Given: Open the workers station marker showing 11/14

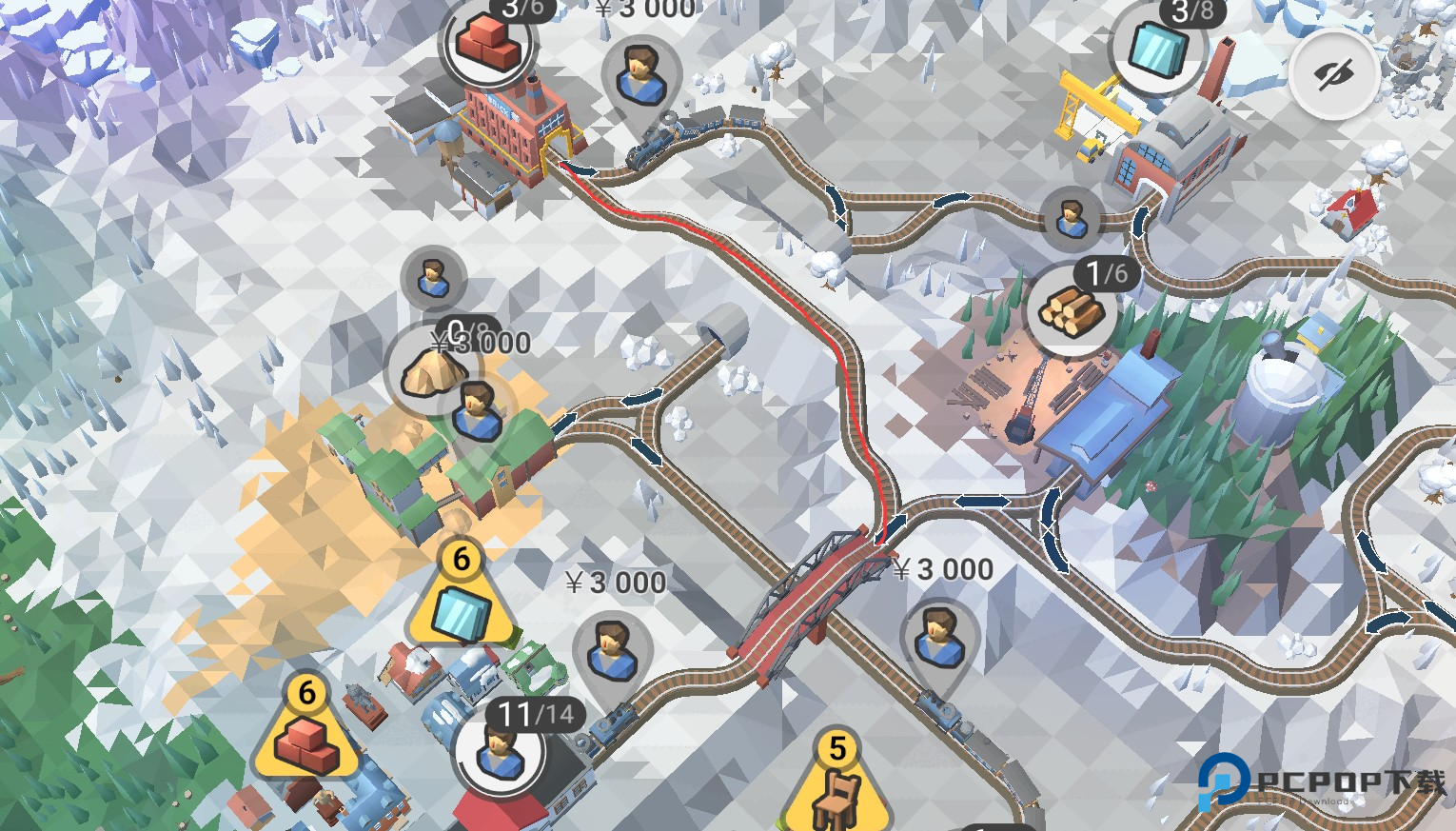Looking at the screenshot, I should point(500,752).
